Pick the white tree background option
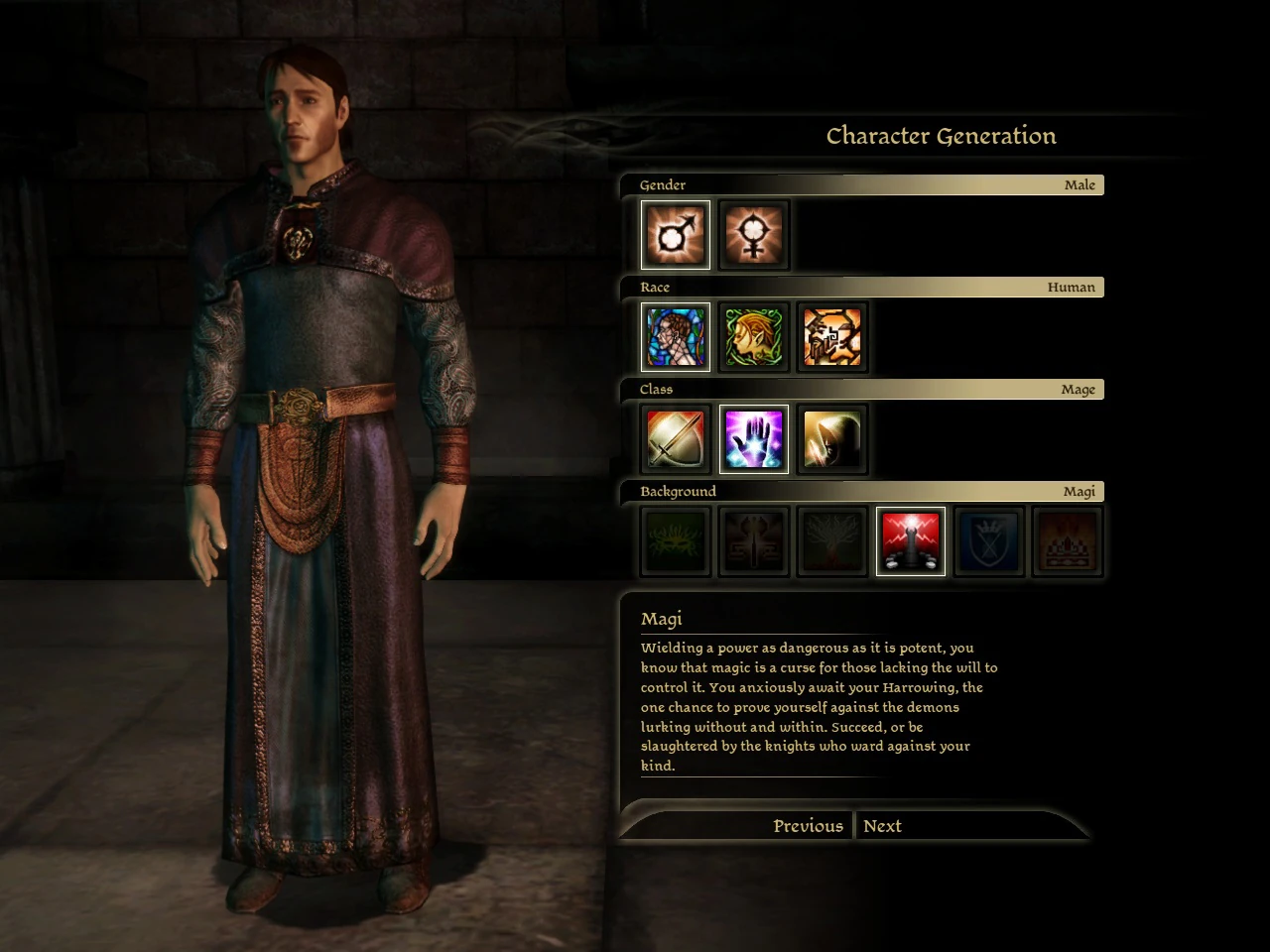 [x=832, y=540]
